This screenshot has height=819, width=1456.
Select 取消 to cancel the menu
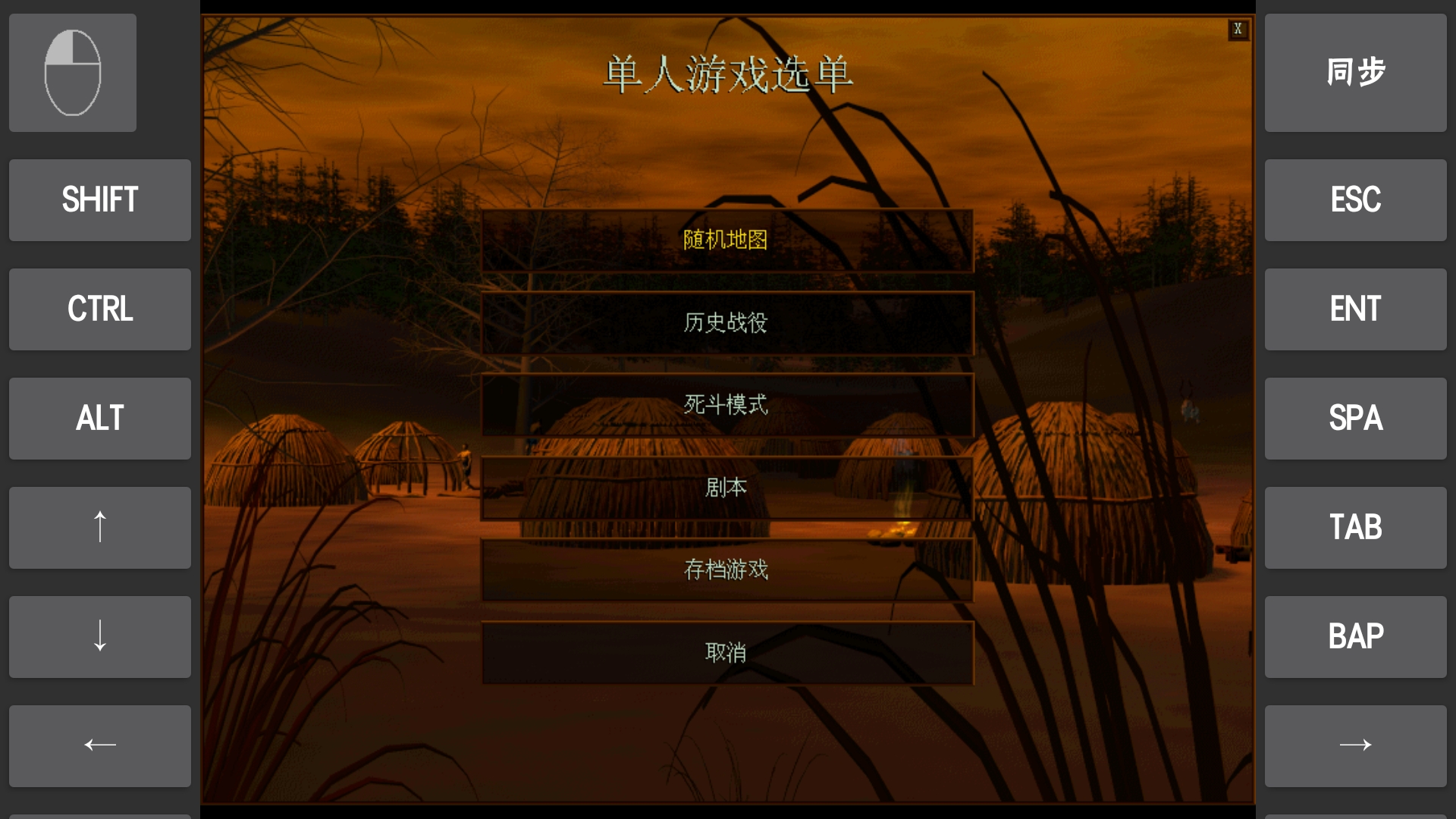click(x=726, y=651)
